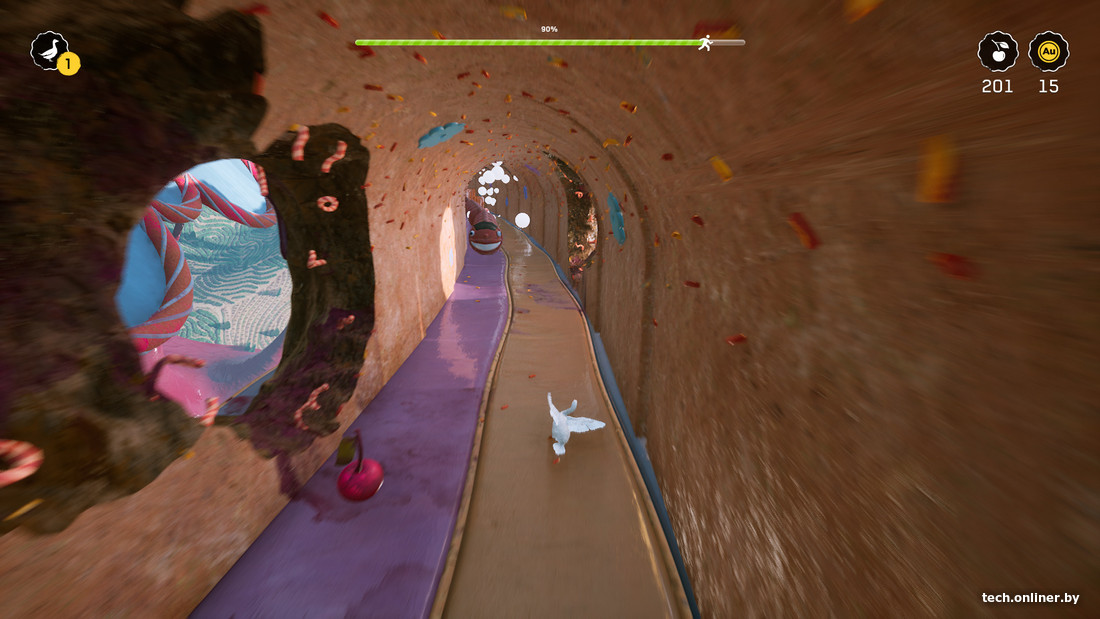The image size is (1100, 619).
Task: Select the cherry counter icon
Action: pyautogui.click(x=997, y=51)
